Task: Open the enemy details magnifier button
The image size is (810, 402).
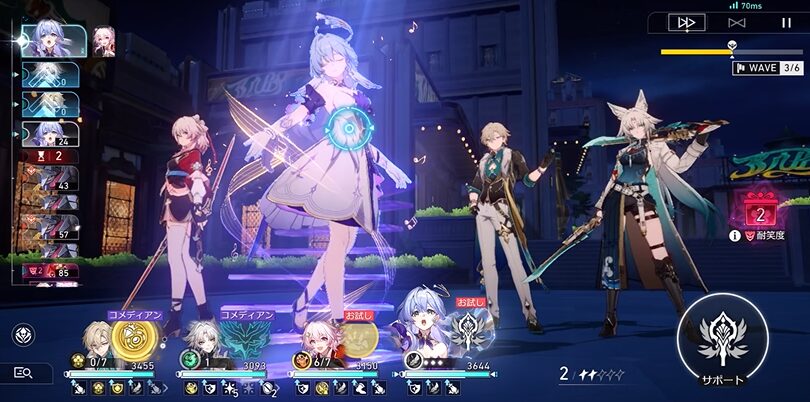Action: pyautogui.click(x=24, y=373)
